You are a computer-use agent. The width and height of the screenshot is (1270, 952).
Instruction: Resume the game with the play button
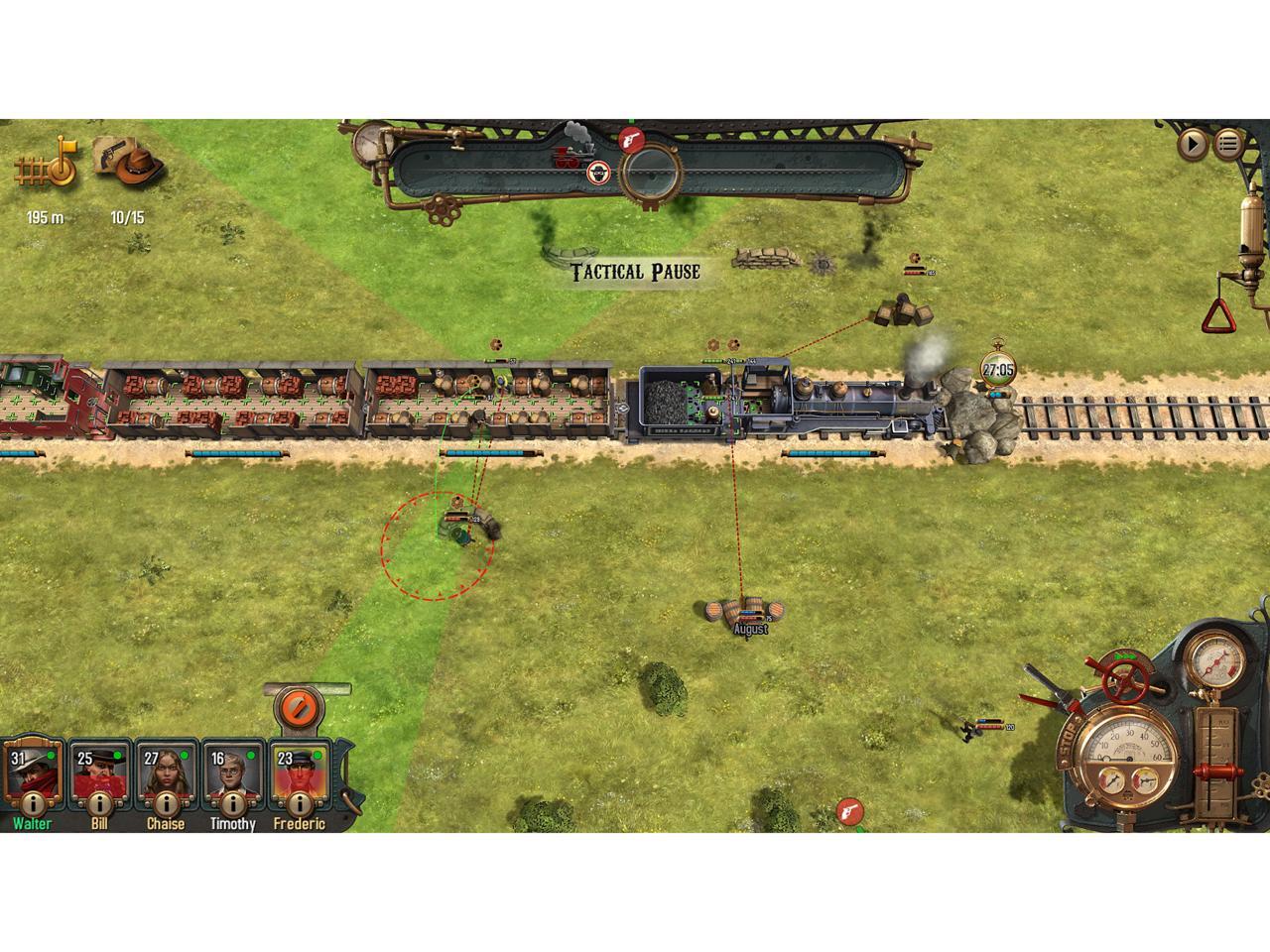click(x=1193, y=145)
